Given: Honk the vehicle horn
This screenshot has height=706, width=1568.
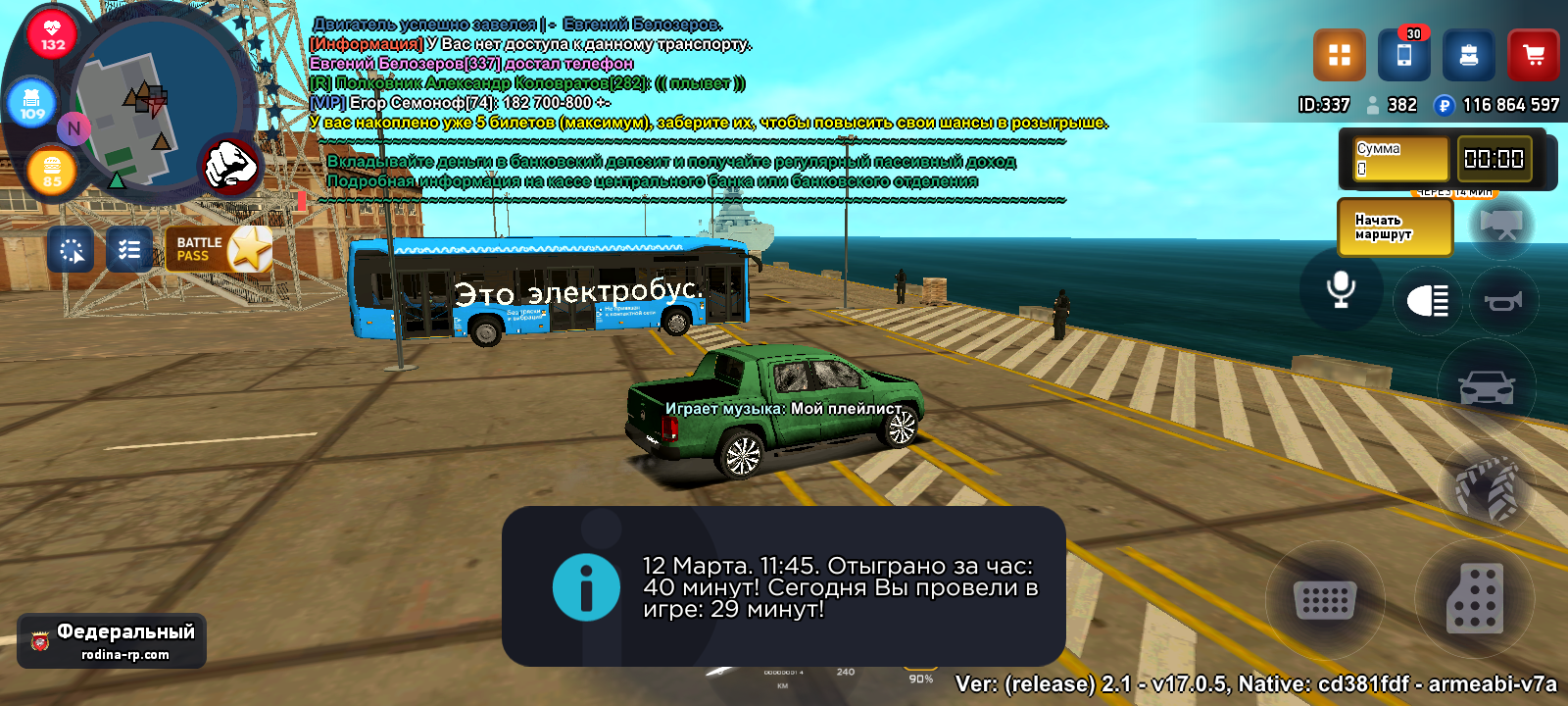Looking at the screenshot, I should [x=1502, y=301].
